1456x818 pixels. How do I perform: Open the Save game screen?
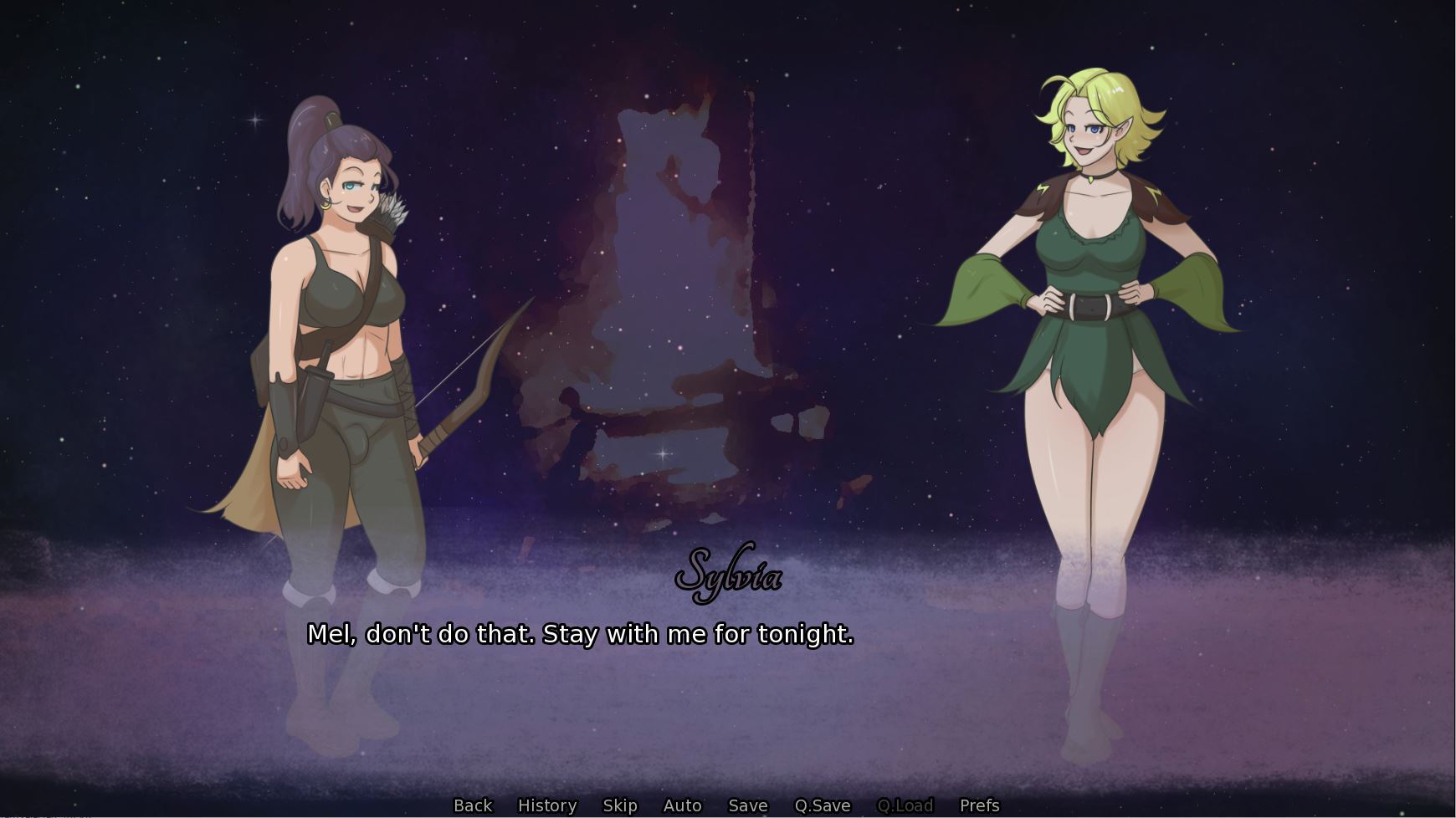coord(748,805)
